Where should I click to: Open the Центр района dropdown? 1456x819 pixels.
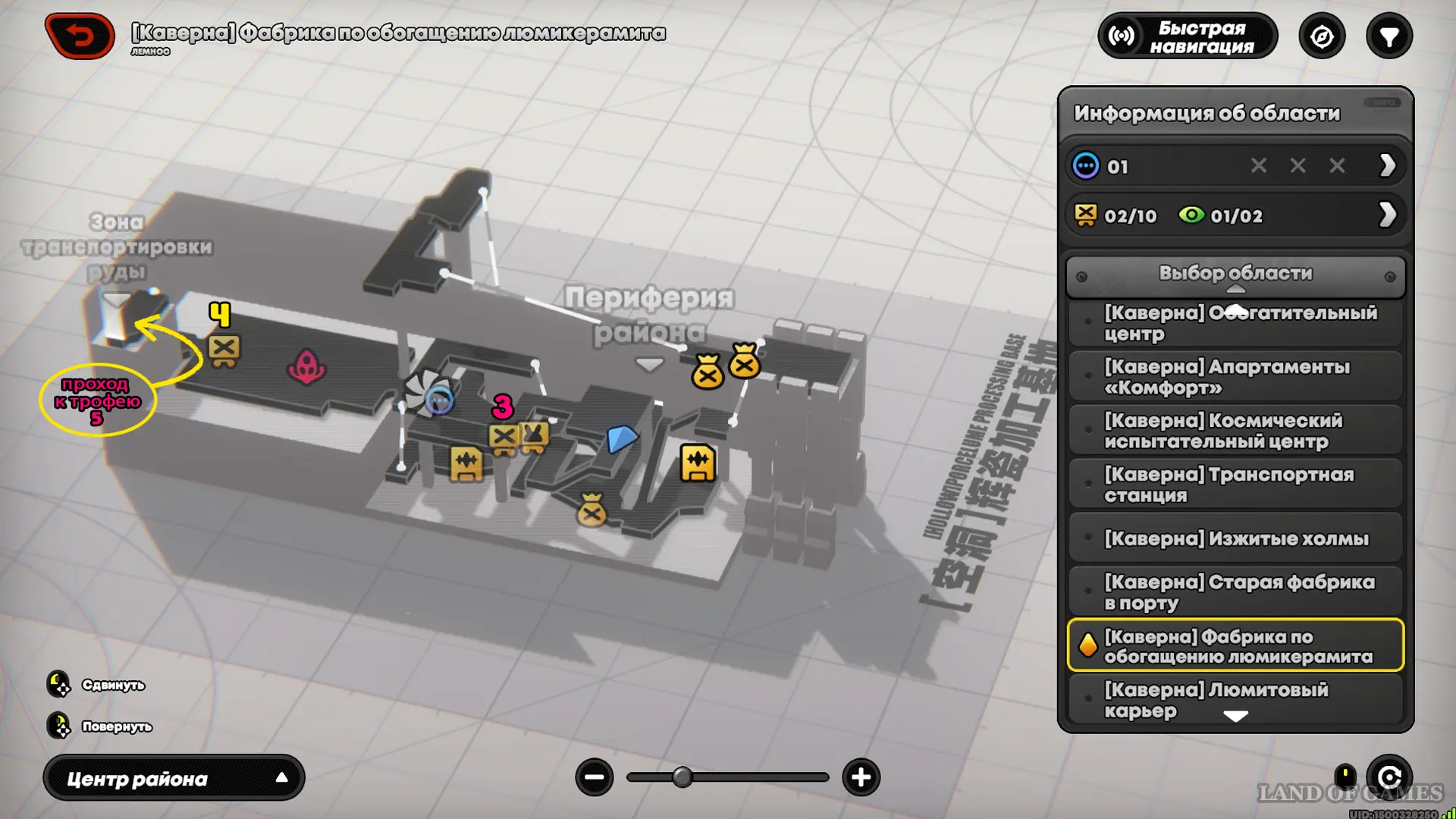(174, 778)
